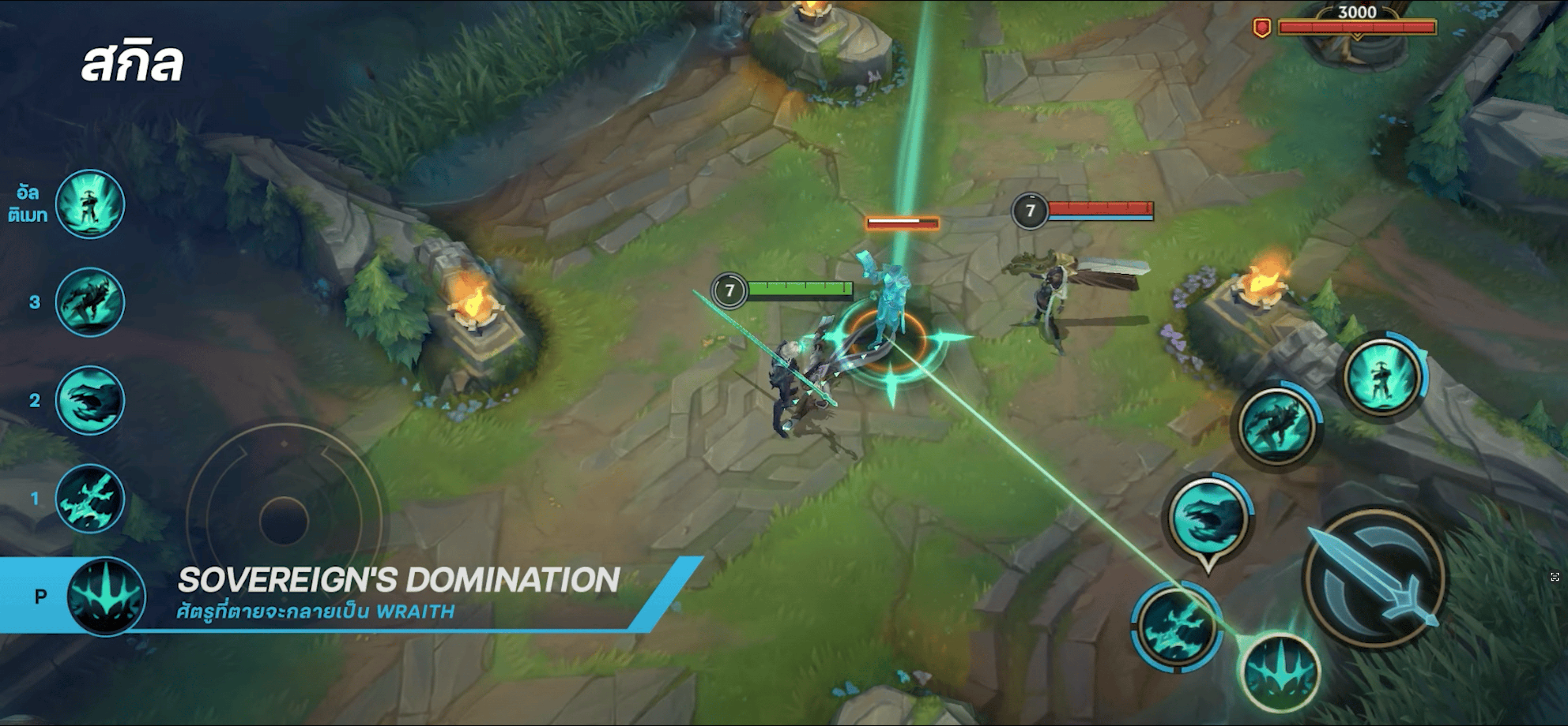Pick the skill icon labeled 1
The height and width of the screenshot is (726, 1568).
point(90,499)
